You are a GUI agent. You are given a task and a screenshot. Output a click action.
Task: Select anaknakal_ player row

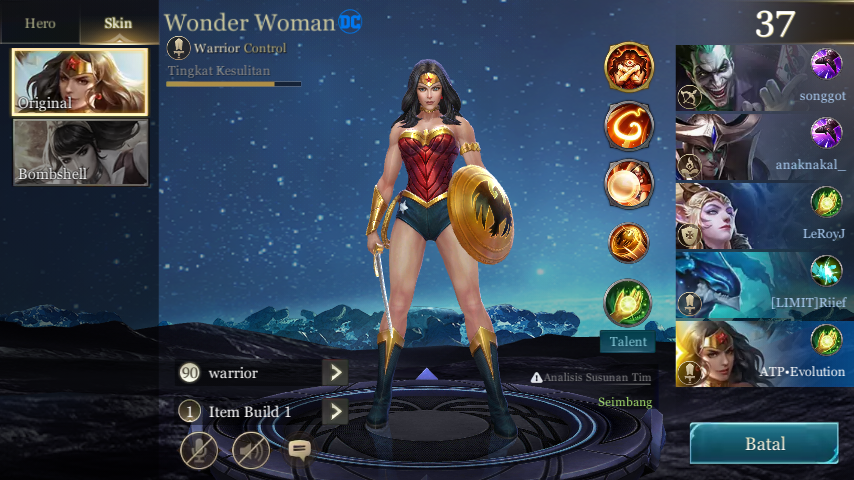(x=764, y=146)
